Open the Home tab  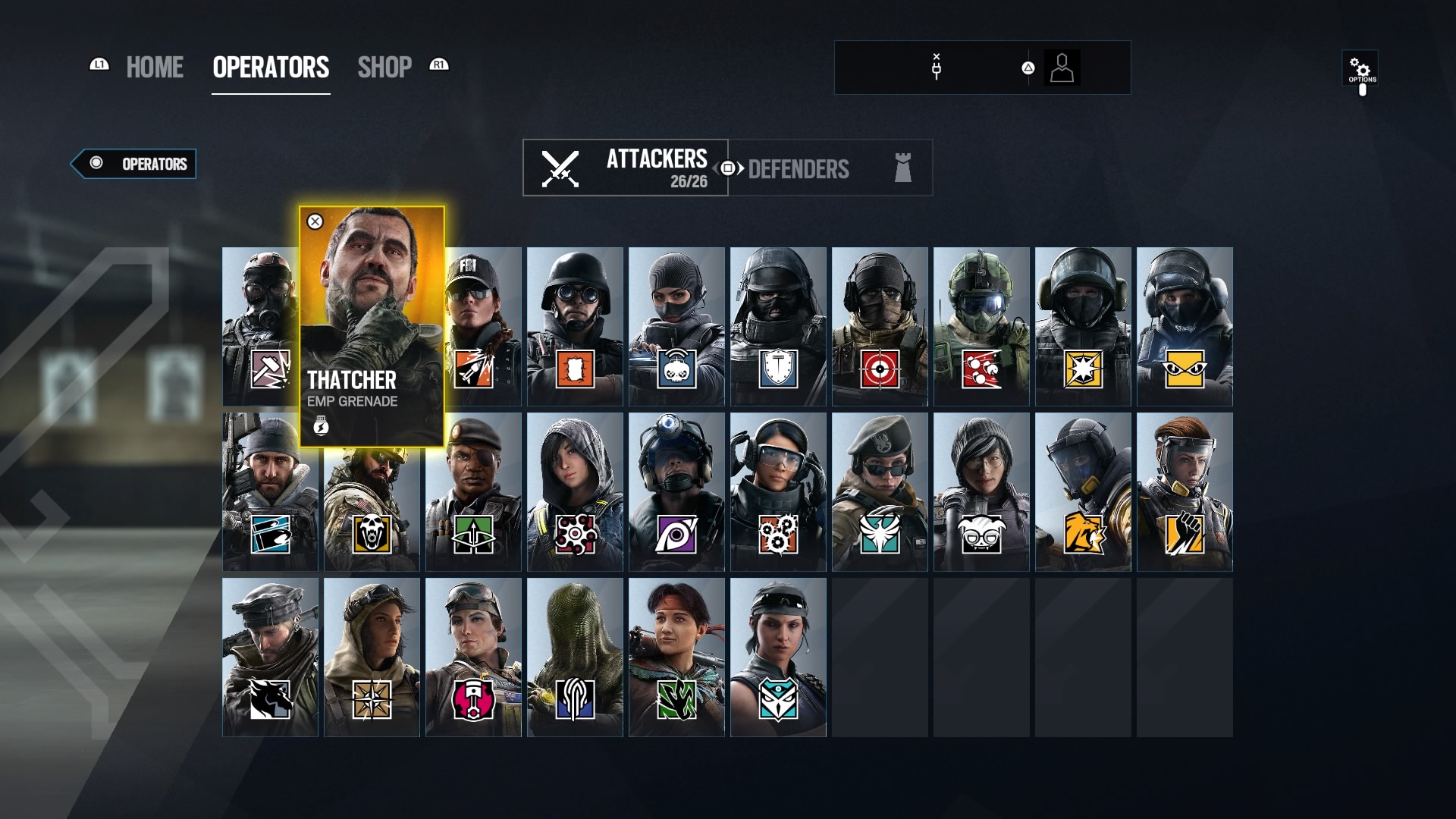154,67
